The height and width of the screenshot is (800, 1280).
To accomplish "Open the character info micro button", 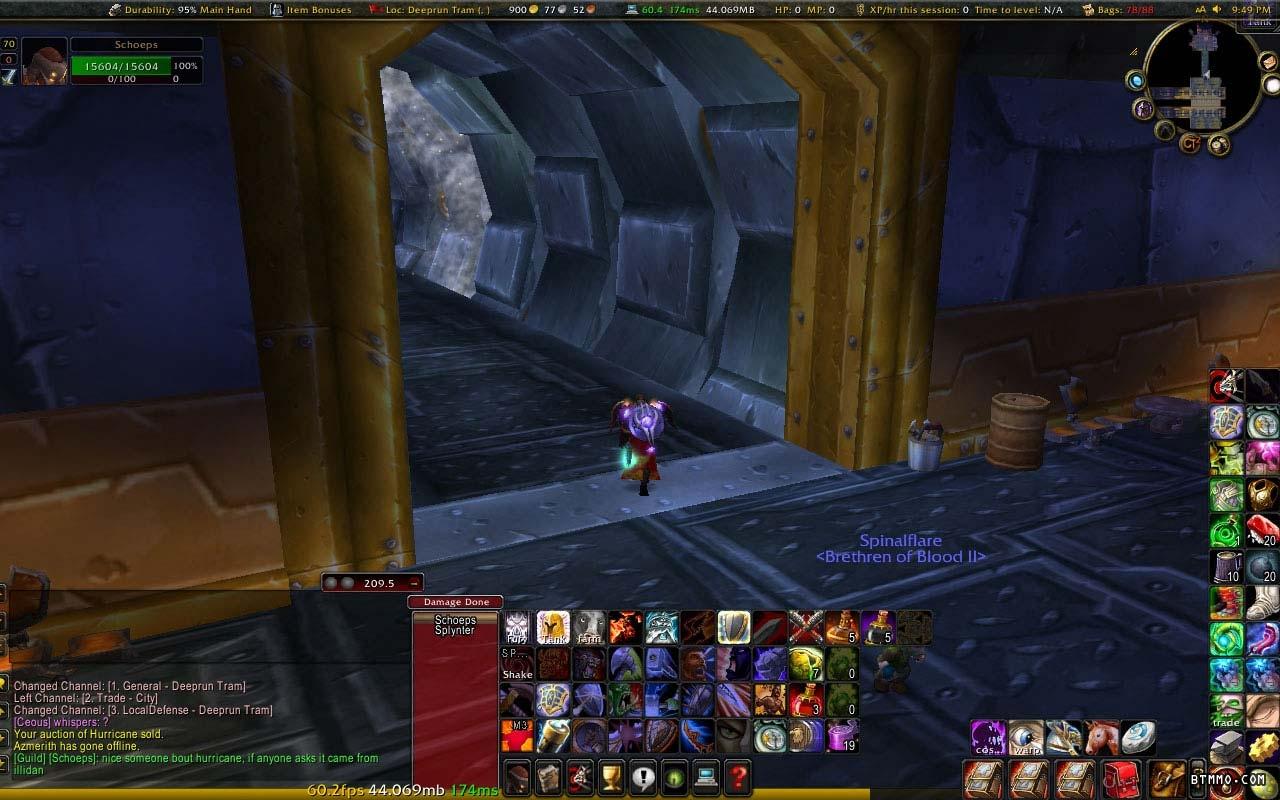I will [x=517, y=776].
